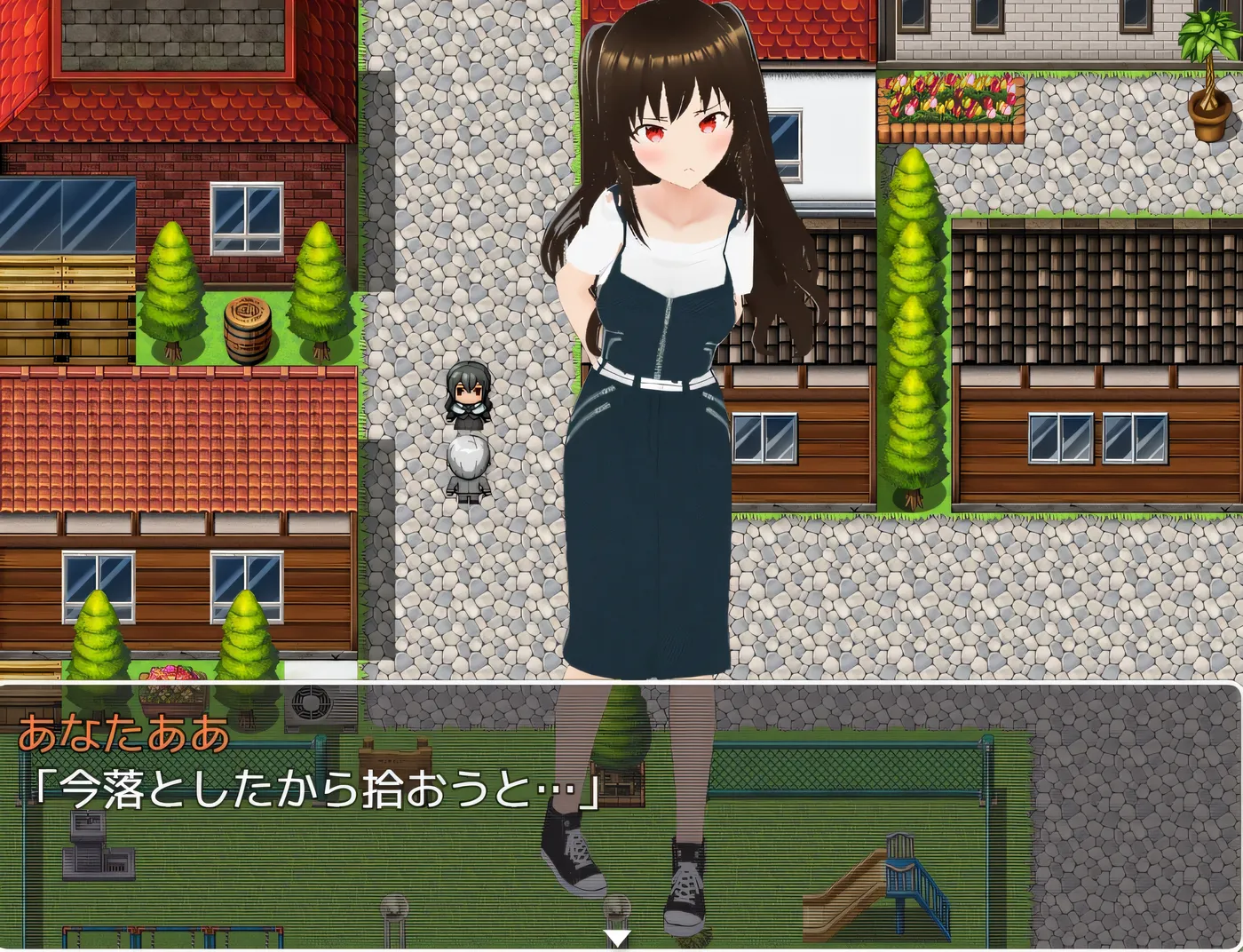Click the wooden sign on the grass
The image size is (1243, 952).
[397, 759]
